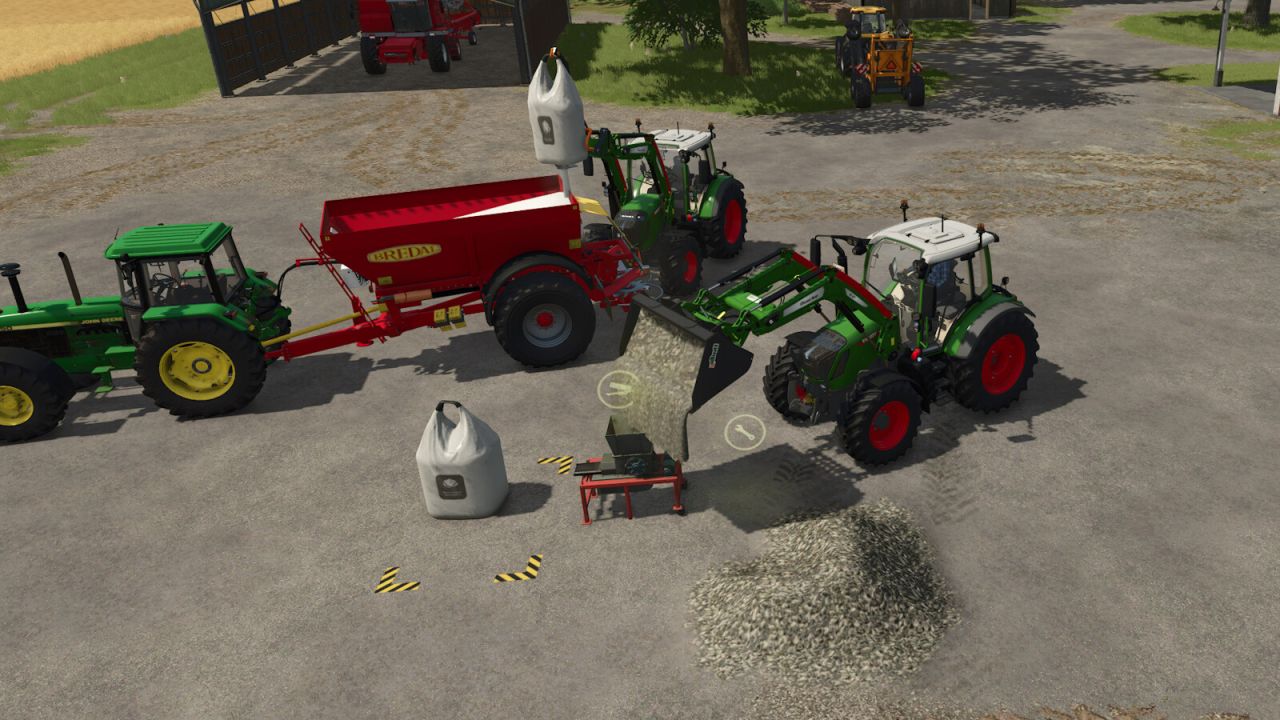Select the circular unloading trigger marker
This screenshot has height=720, width=1280.
click(x=617, y=389)
